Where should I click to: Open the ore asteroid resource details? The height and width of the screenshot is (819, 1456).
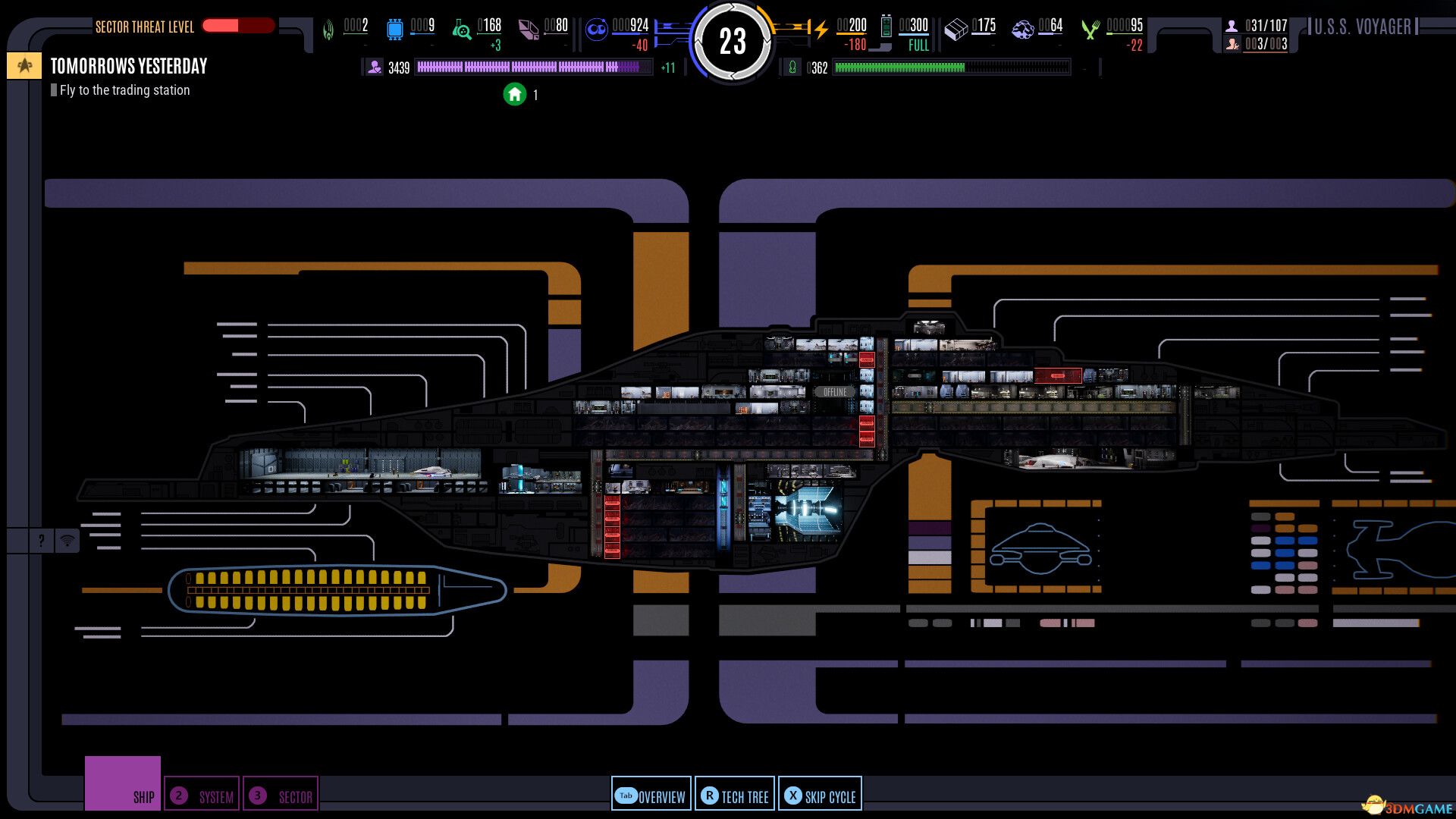tap(1024, 28)
